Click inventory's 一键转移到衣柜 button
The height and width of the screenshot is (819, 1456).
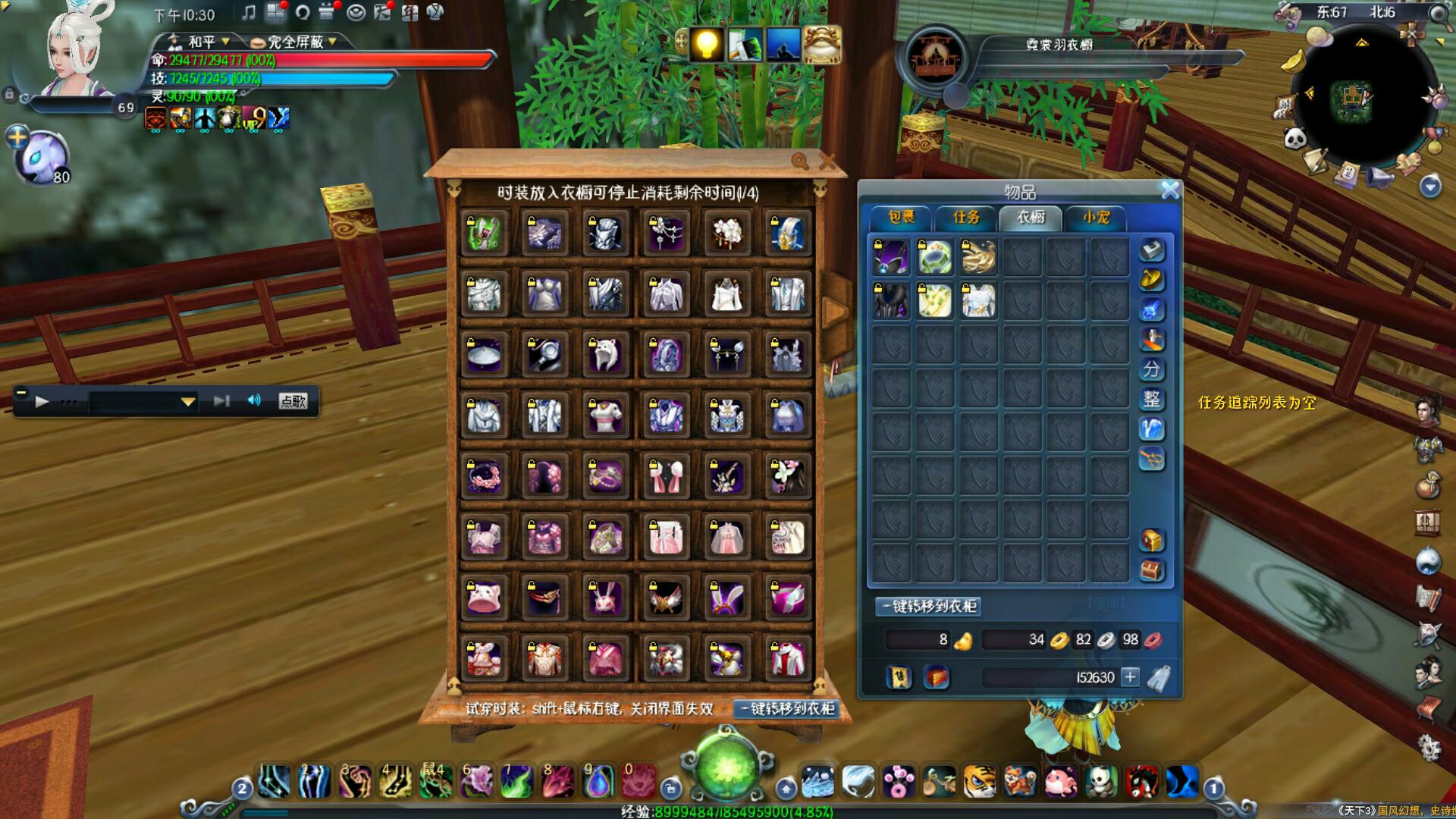[x=930, y=607]
